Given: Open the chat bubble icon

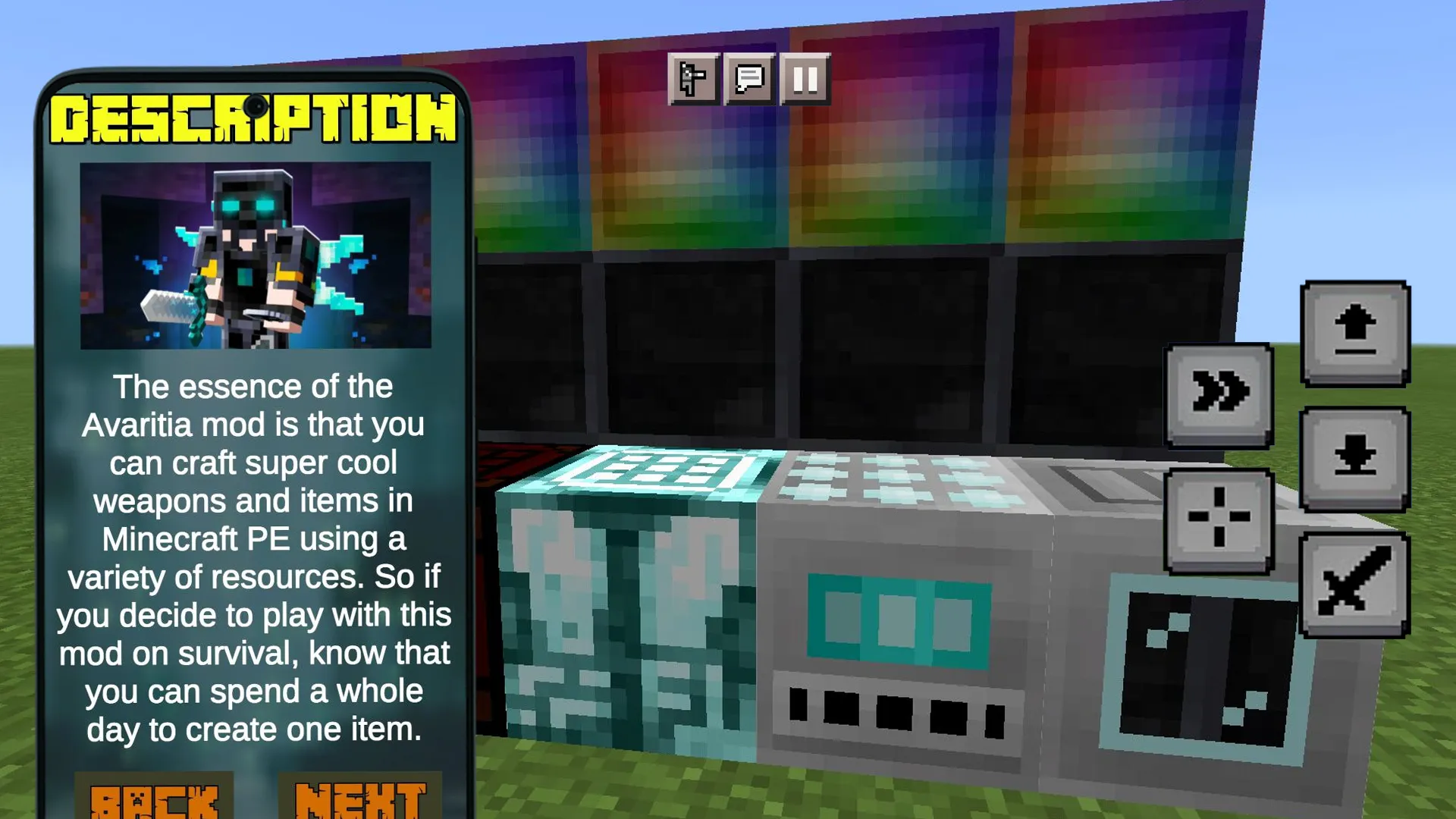Looking at the screenshot, I should [x=749, y=77].
